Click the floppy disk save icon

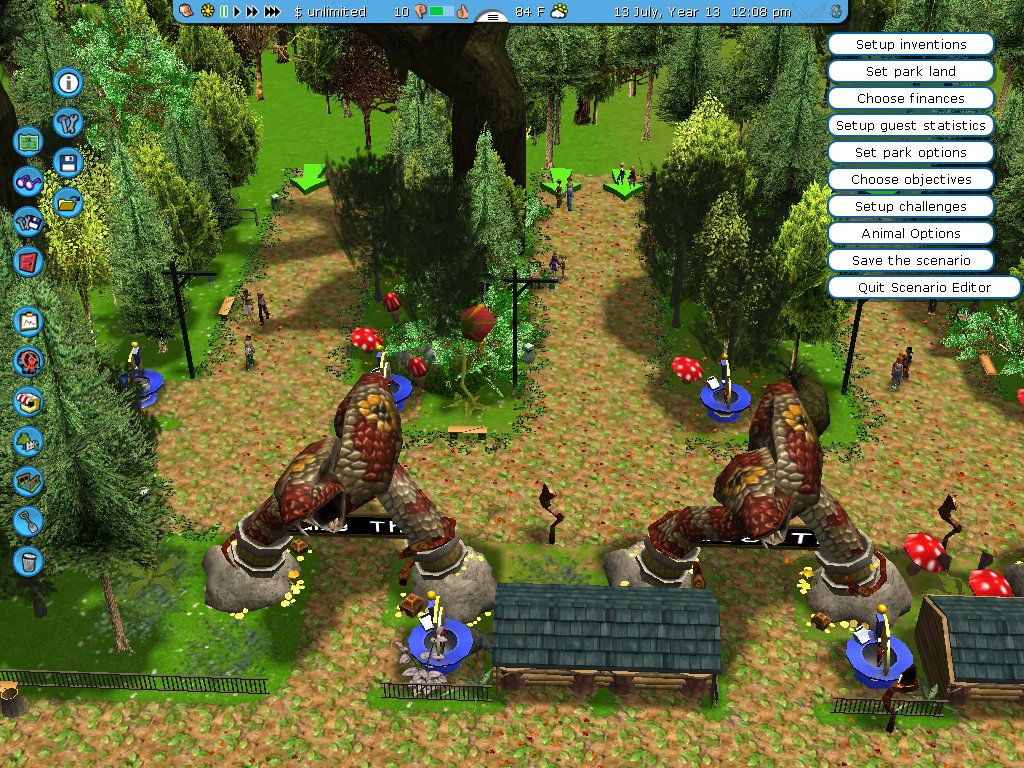pyautogui.click(x=68, y=163)
